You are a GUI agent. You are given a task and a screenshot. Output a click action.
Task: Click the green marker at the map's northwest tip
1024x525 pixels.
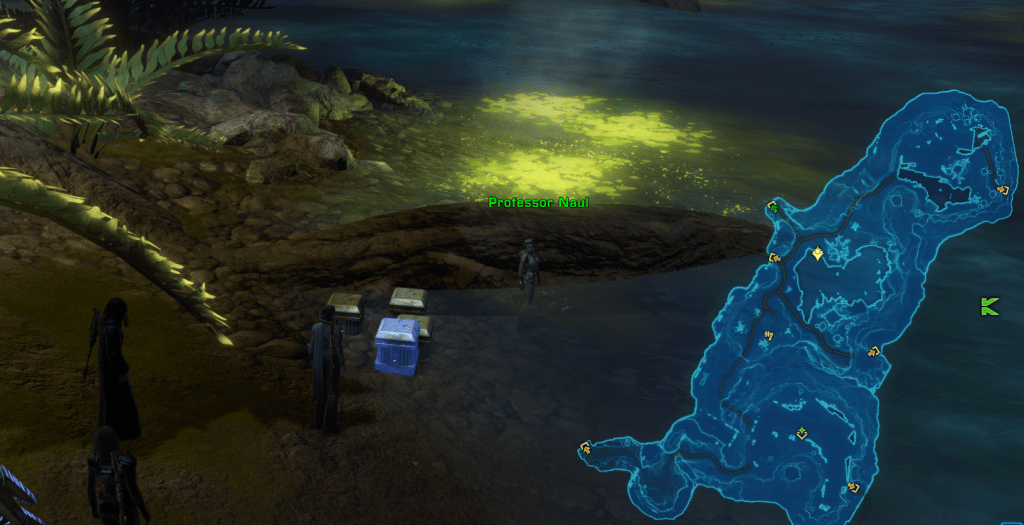[773, 207]
